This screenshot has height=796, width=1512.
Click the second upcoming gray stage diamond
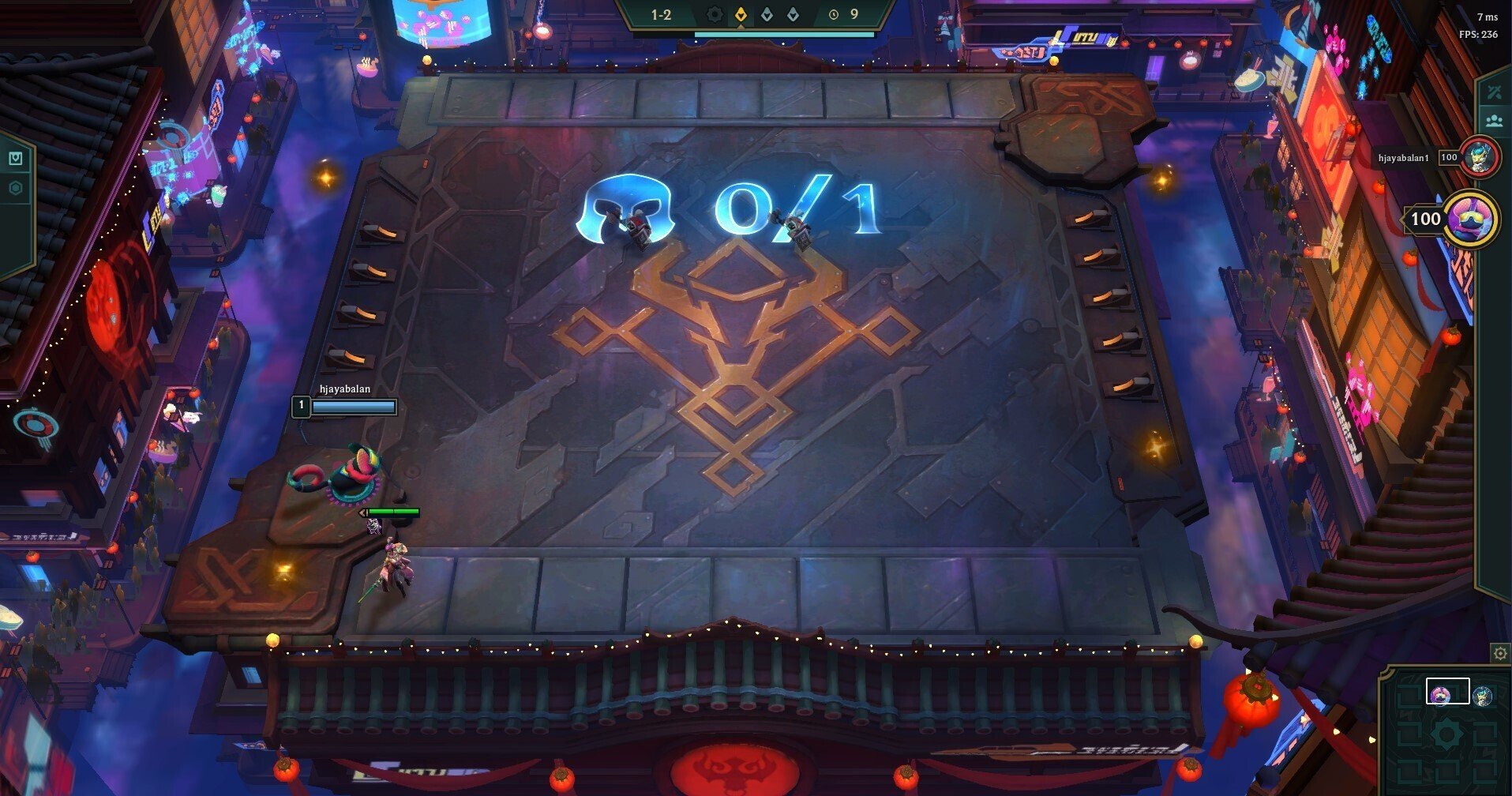[x=793, y=14]
